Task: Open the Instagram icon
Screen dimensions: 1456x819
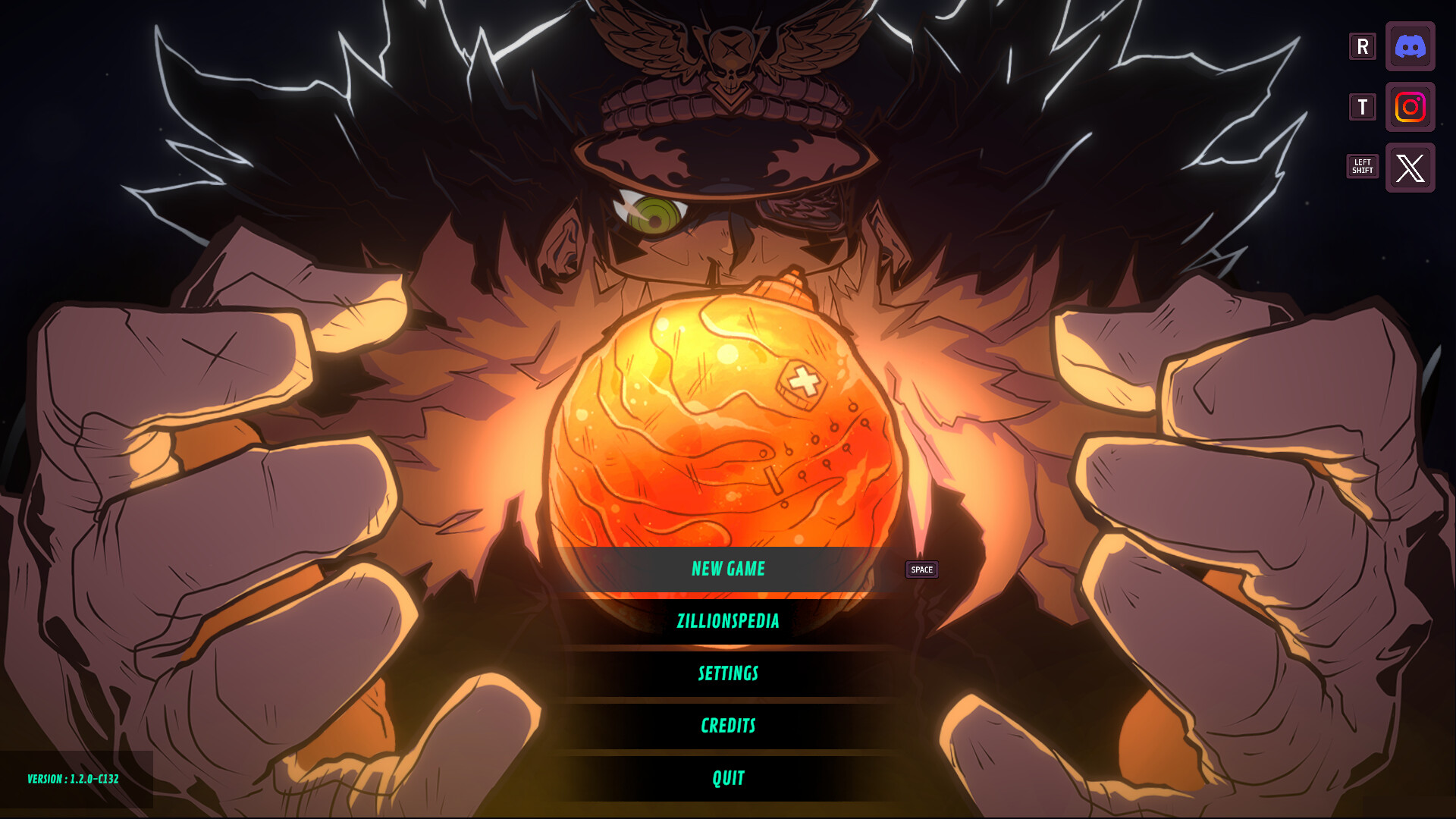Action: (1410, 107)
